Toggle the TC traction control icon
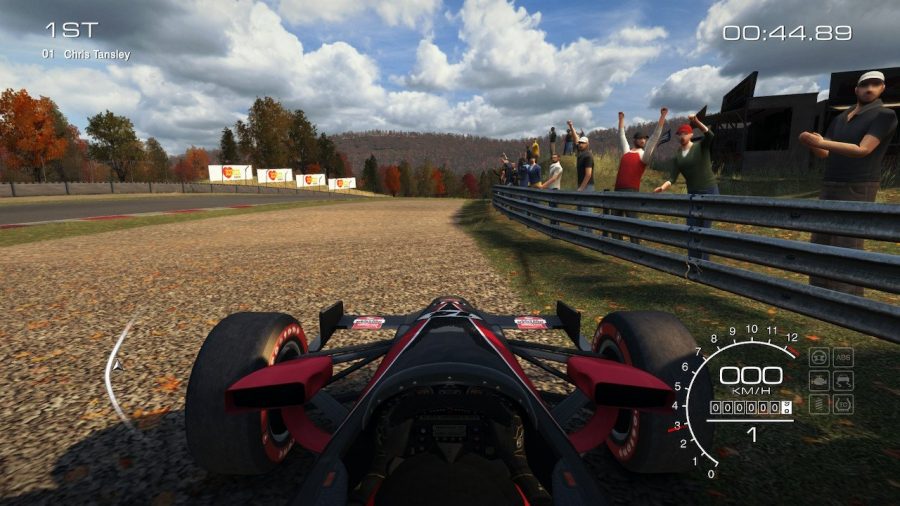900x506 pixels. click(x=843, y=405)
